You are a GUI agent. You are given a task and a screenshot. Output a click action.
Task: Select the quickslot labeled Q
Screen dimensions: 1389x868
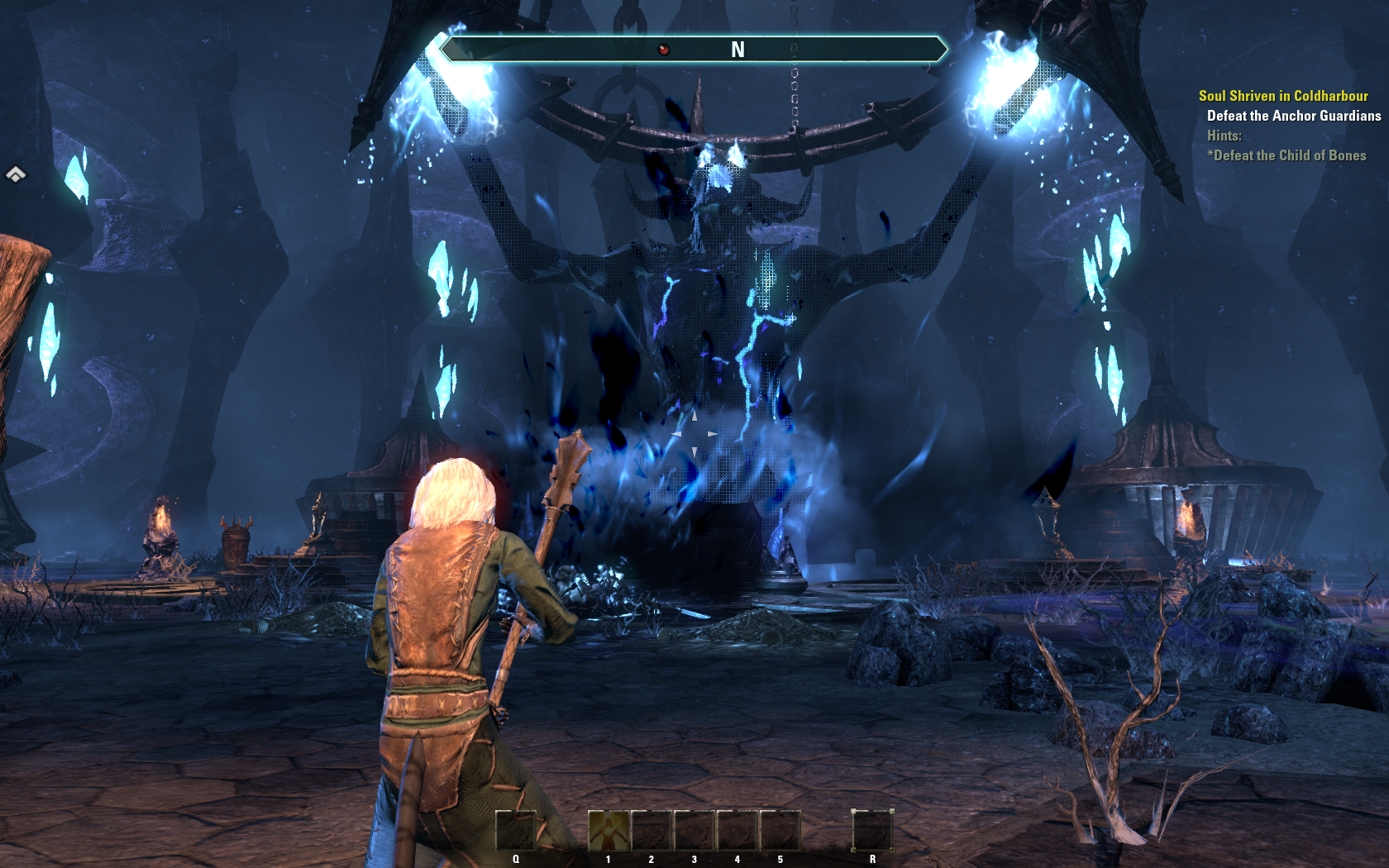pos(516,830)
